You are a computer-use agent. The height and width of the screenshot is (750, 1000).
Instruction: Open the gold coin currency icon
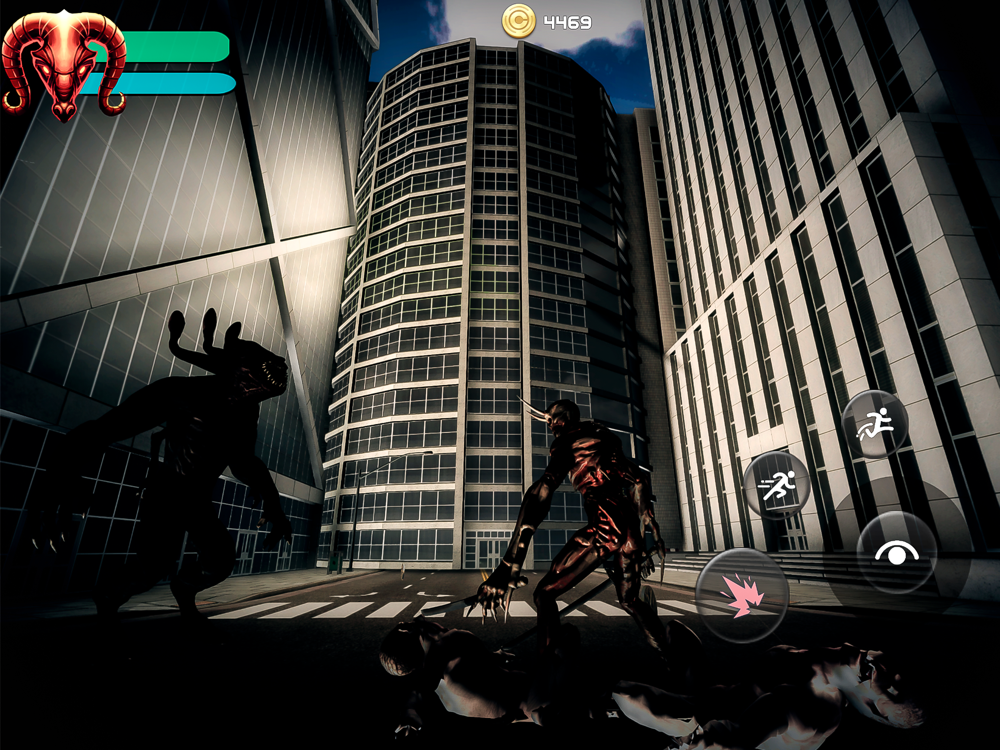click(519, 19)
